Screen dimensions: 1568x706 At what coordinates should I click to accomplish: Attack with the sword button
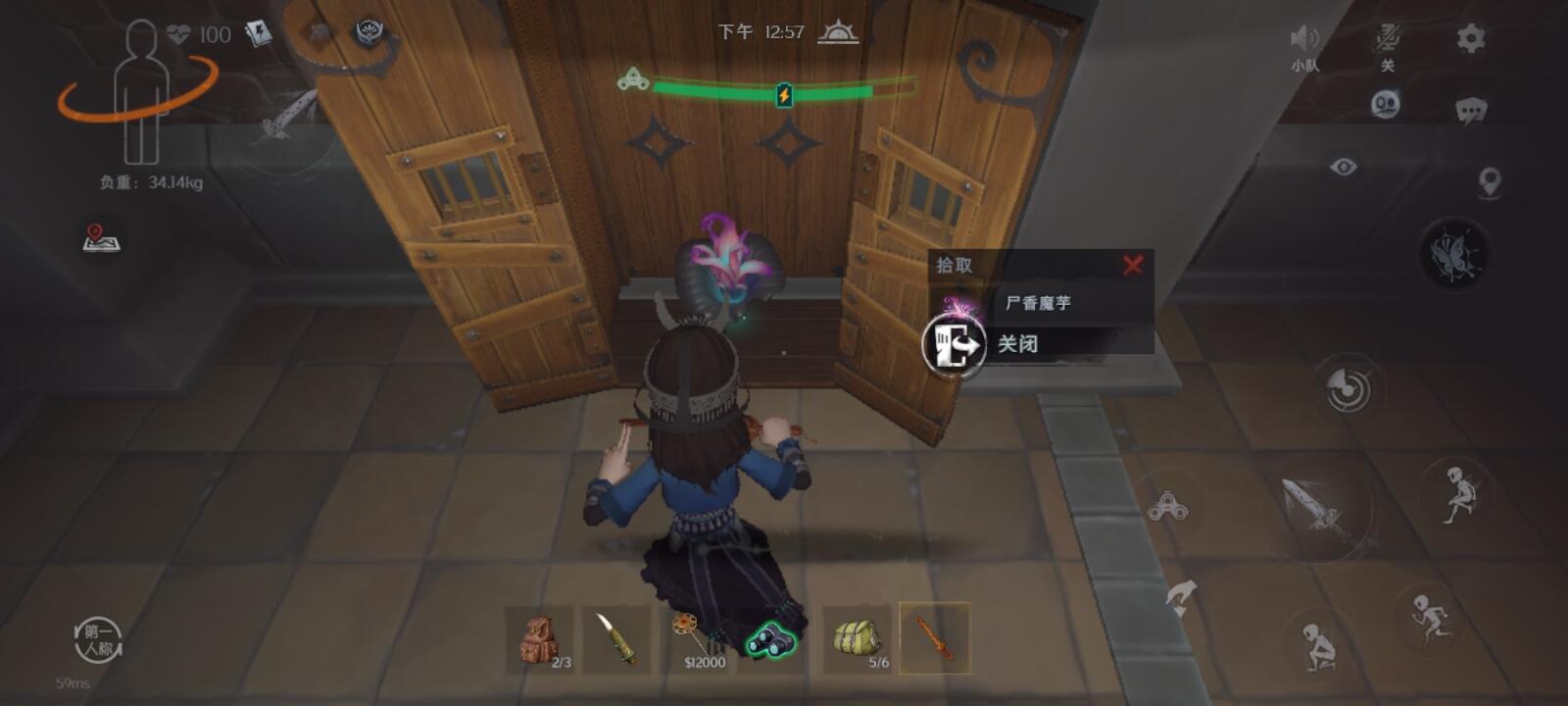[1318, 505]
